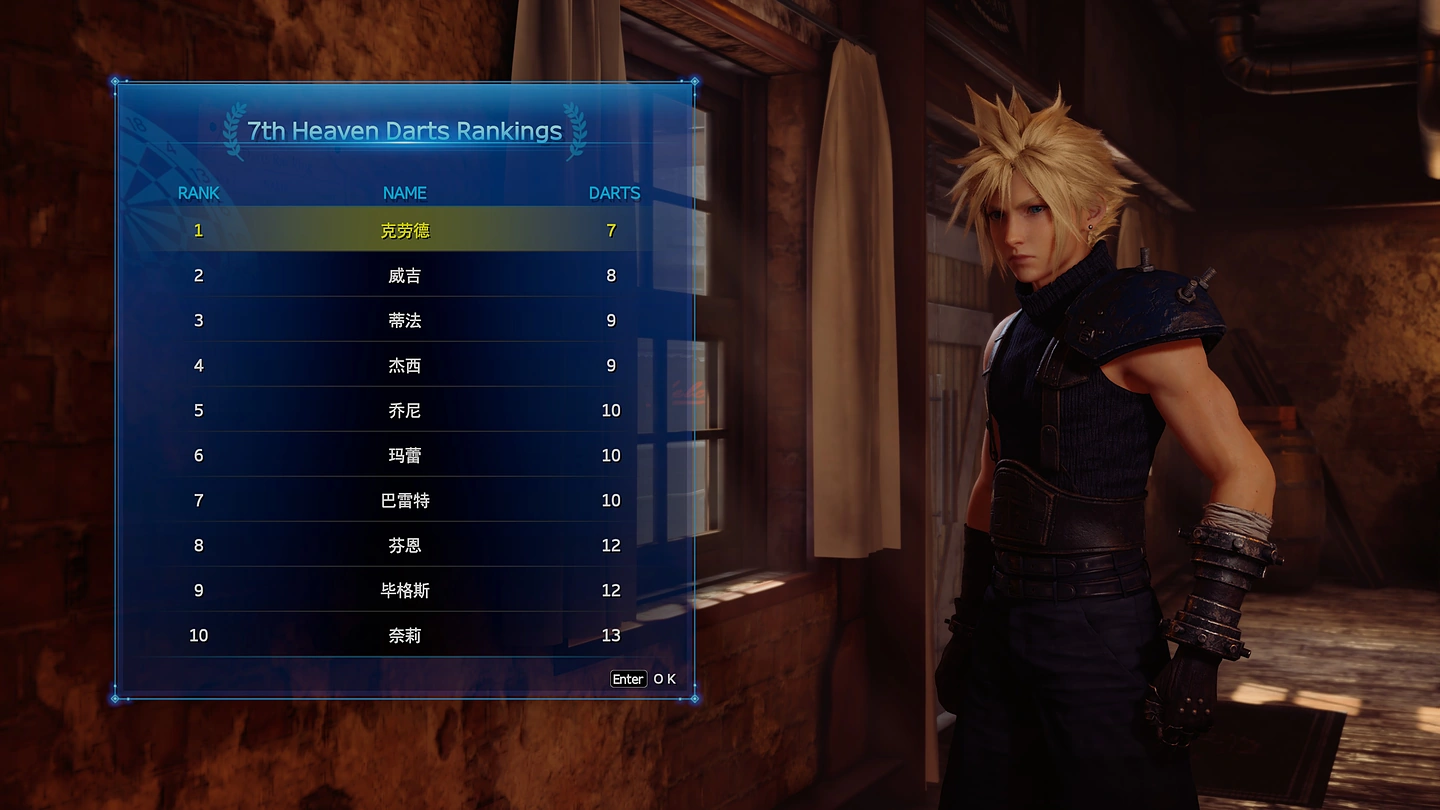Select rank 10 player 奈莉
Viewport: 1440px width, 810px height.
[403, 635]
